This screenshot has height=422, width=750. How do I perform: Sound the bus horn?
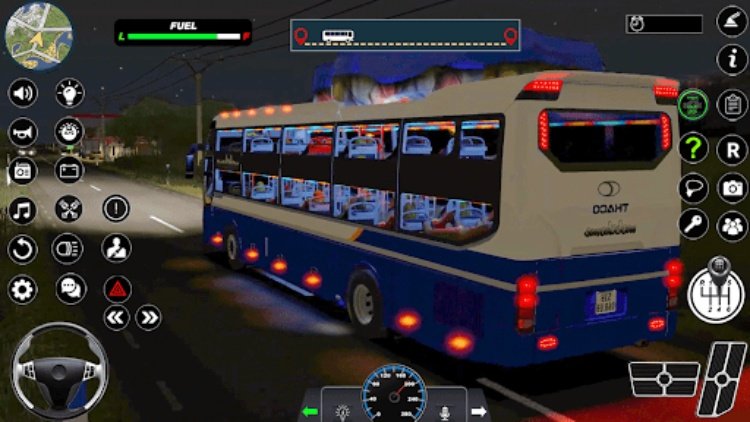[x=23, y=132]
